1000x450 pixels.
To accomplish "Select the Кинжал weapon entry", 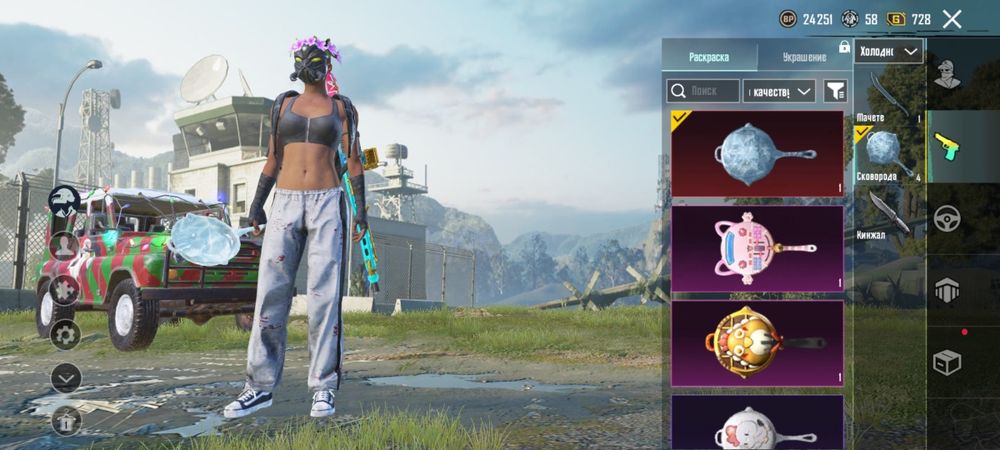I will pyautogui.click(x=888, y=213).
